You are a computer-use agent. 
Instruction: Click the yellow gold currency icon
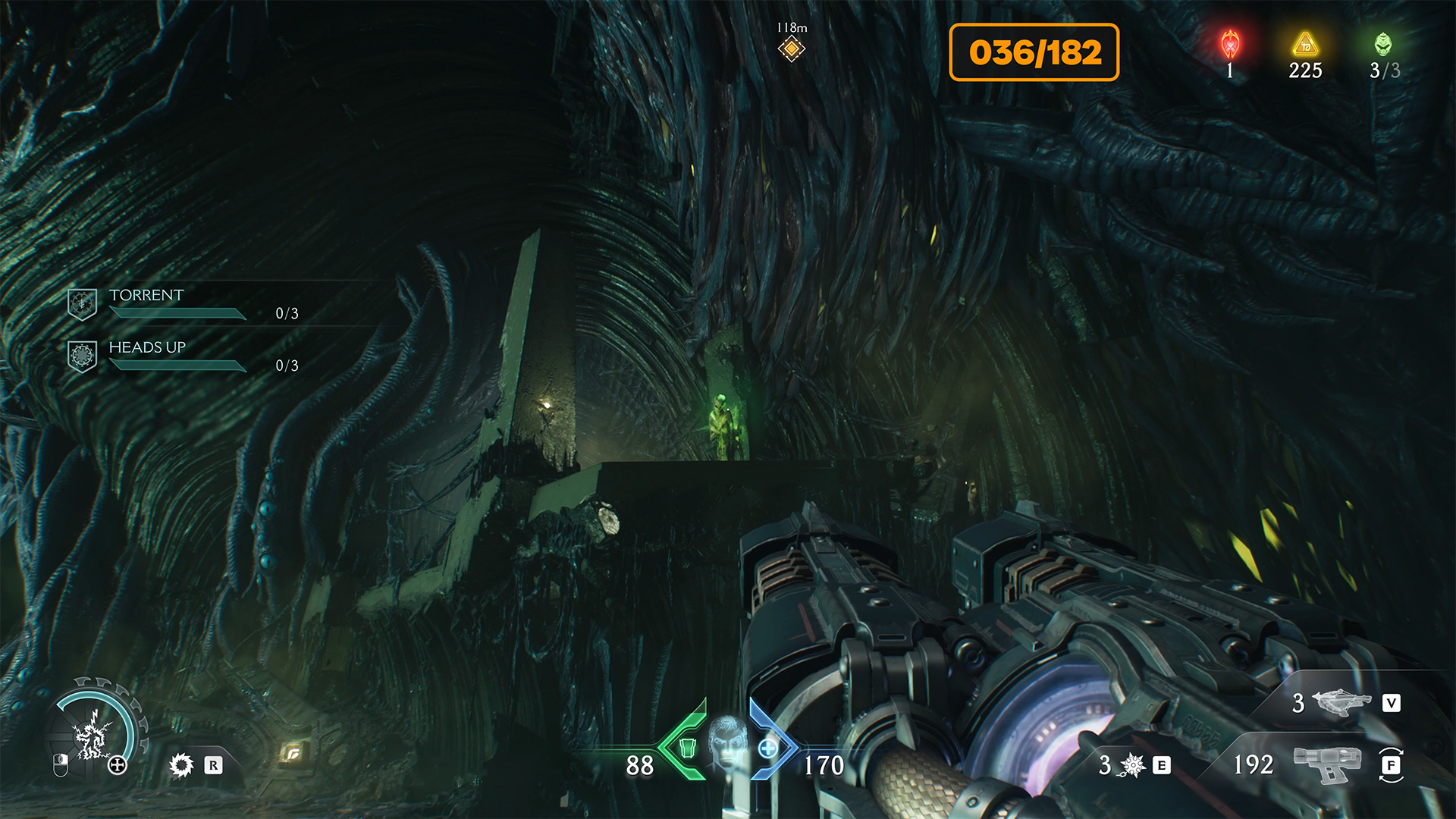click(1304, 45)
